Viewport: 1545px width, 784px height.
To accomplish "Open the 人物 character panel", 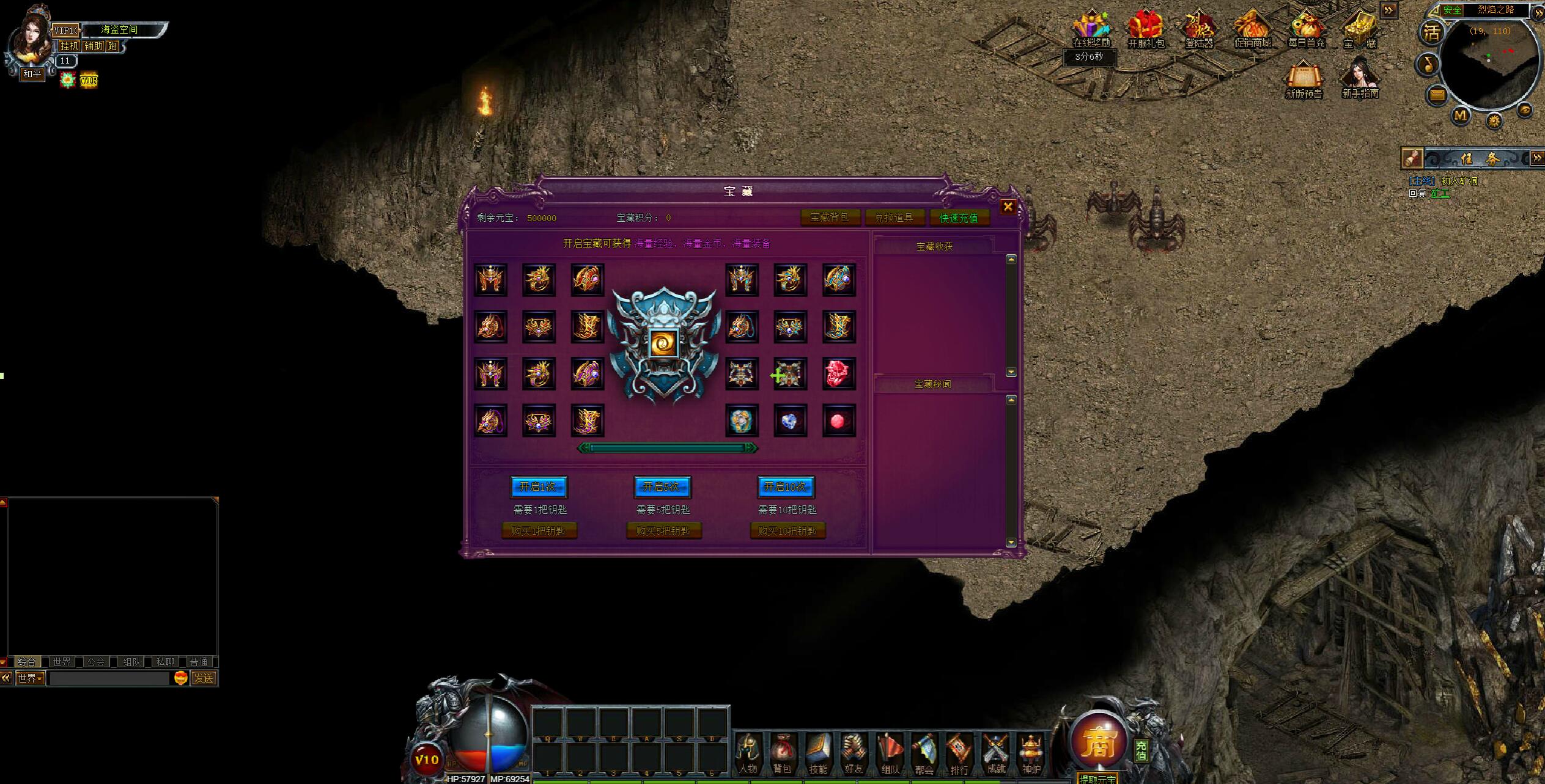I will pyautogui.click(x=747, y=753).
